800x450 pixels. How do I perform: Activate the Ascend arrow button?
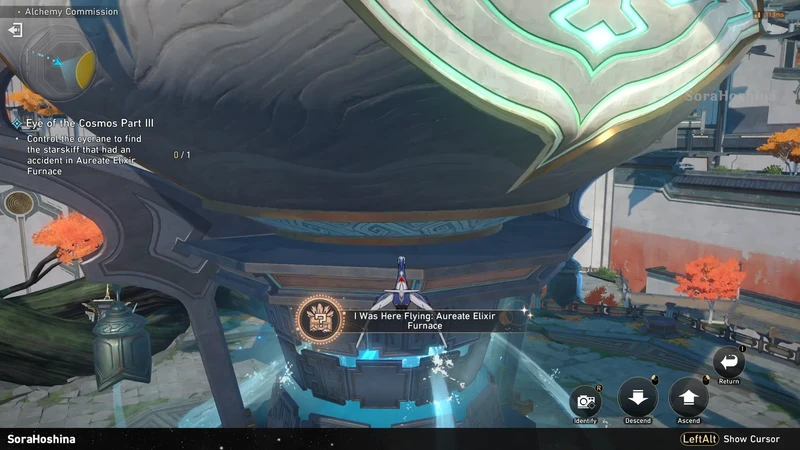[x=688, y=397]
